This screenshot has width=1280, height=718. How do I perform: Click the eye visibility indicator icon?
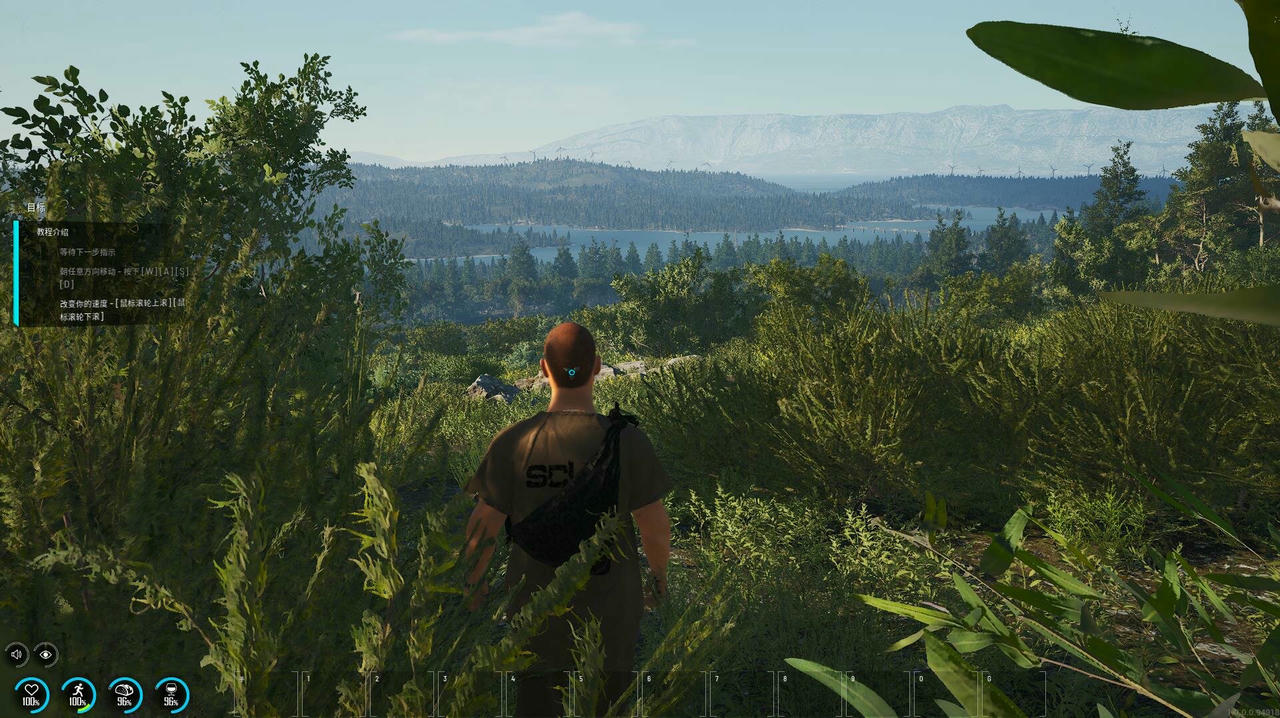pyautogui.click(x=46, y=655)
